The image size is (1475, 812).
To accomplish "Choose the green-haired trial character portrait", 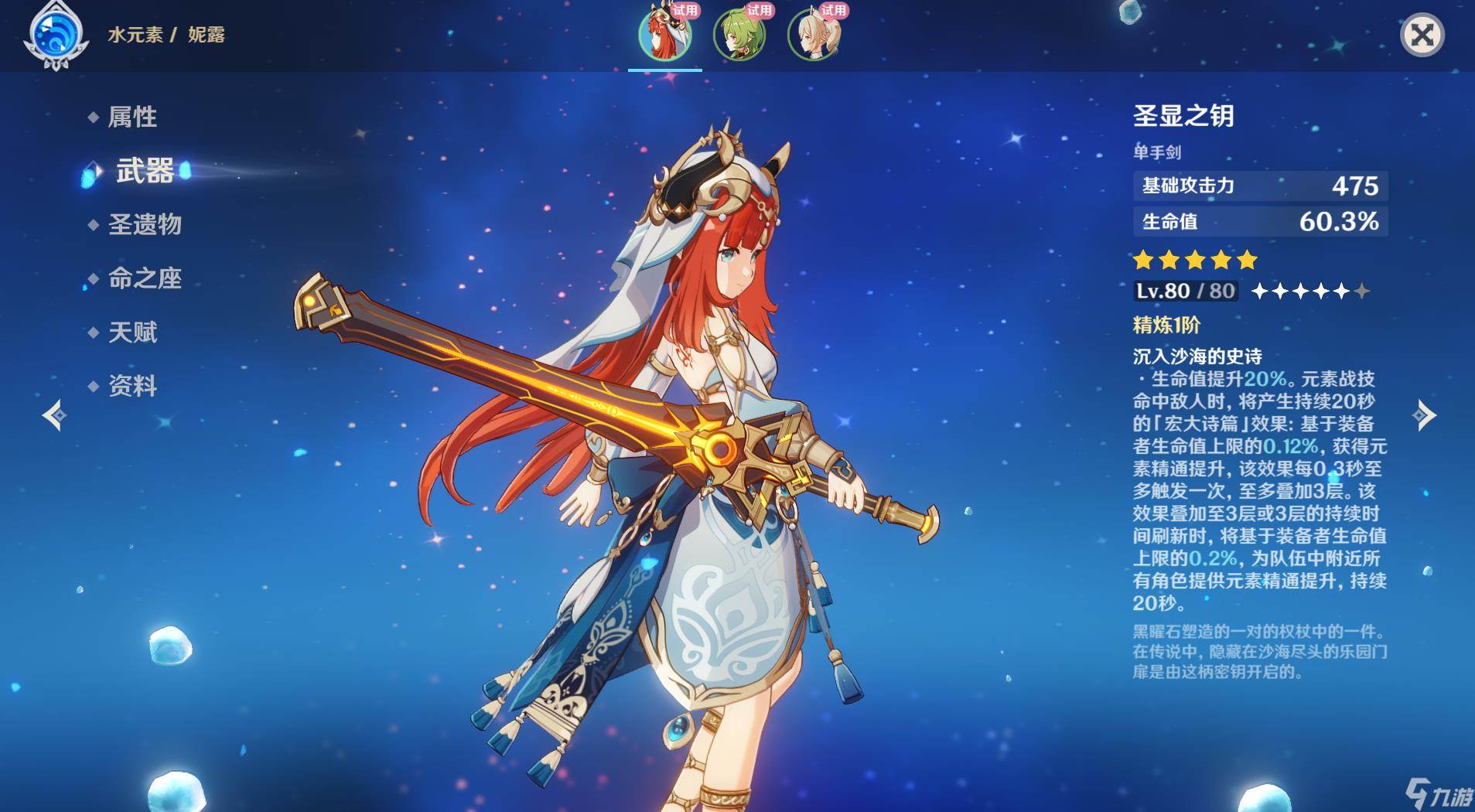I will 739,36.
